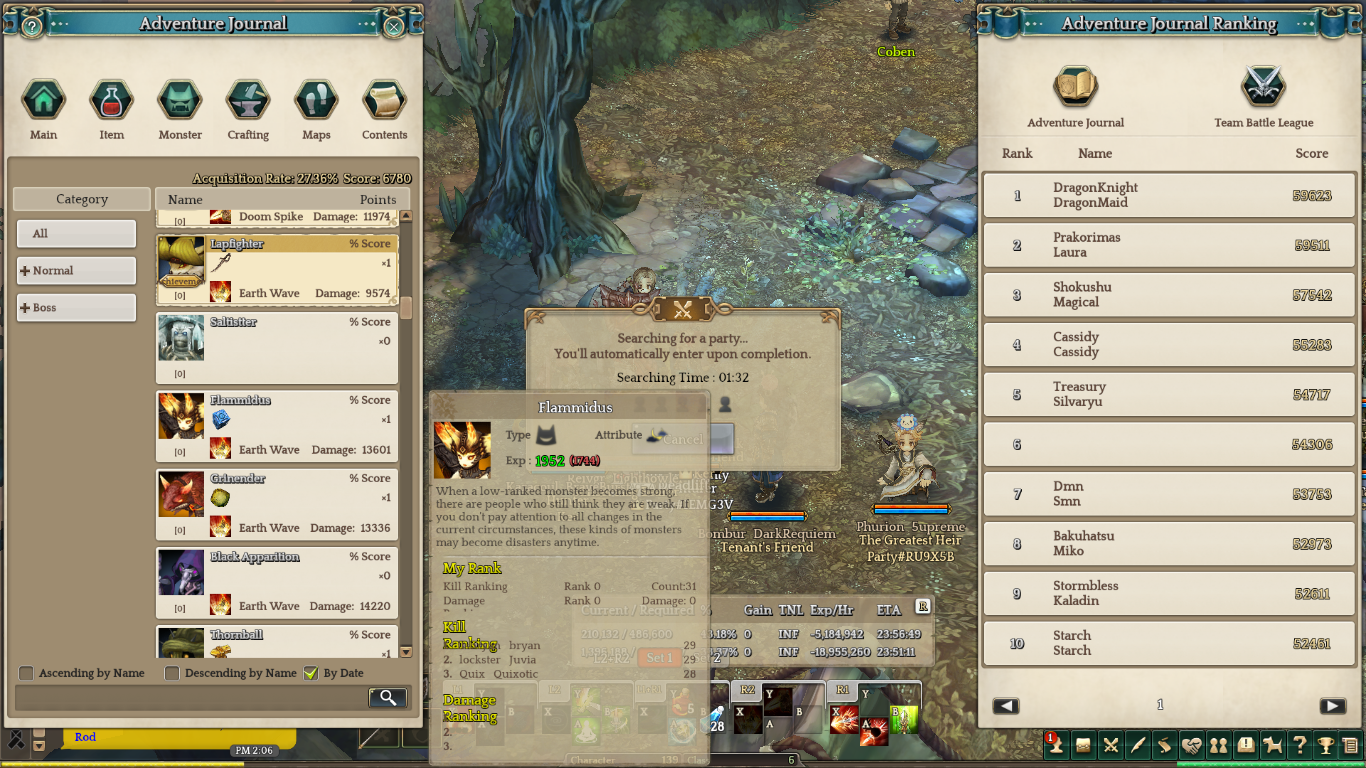
Task: Toggle Descending by Name sorting
Action: [x=172, y=673]
